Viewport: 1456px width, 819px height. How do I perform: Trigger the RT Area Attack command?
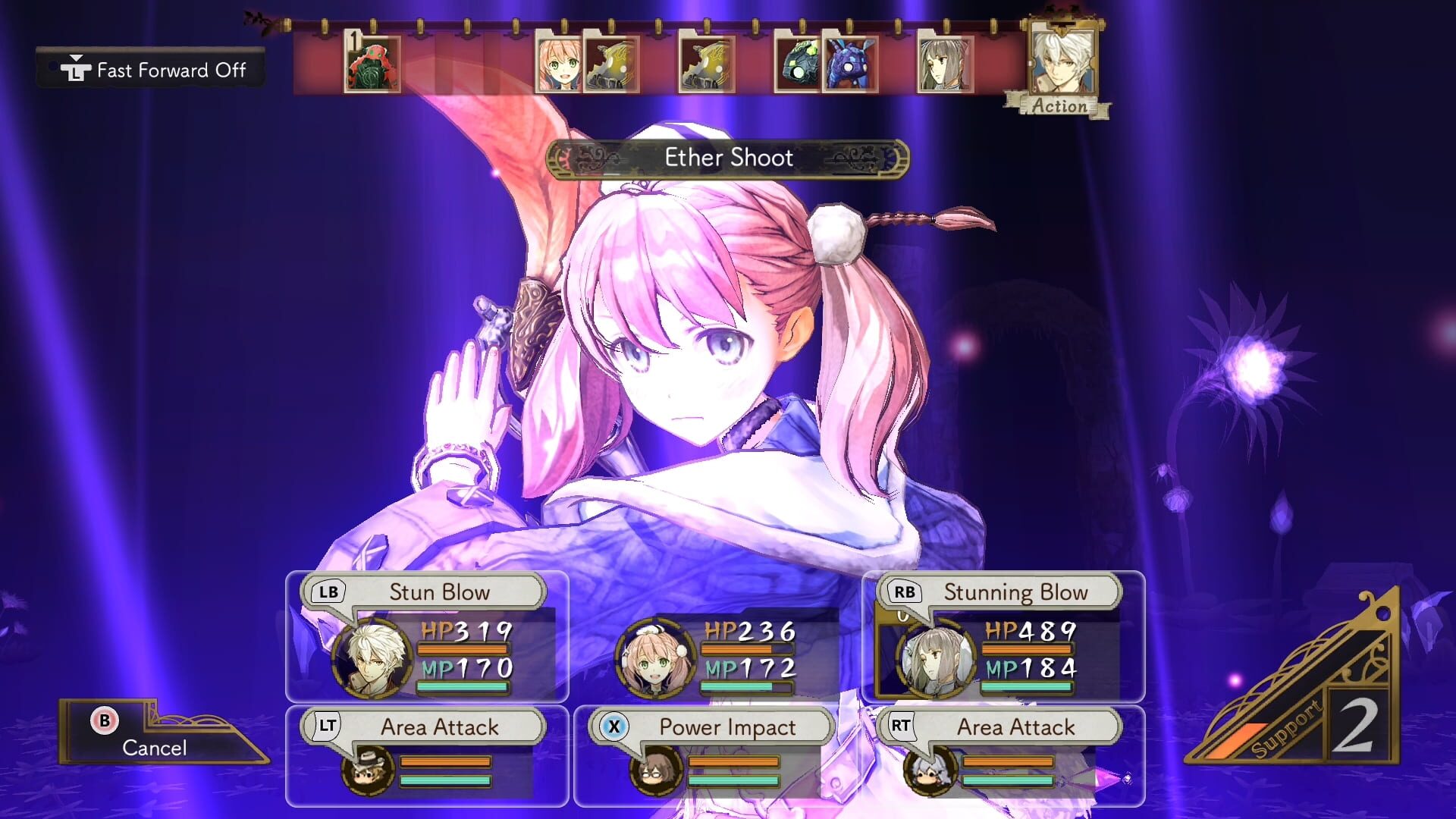coord(1016,726)
